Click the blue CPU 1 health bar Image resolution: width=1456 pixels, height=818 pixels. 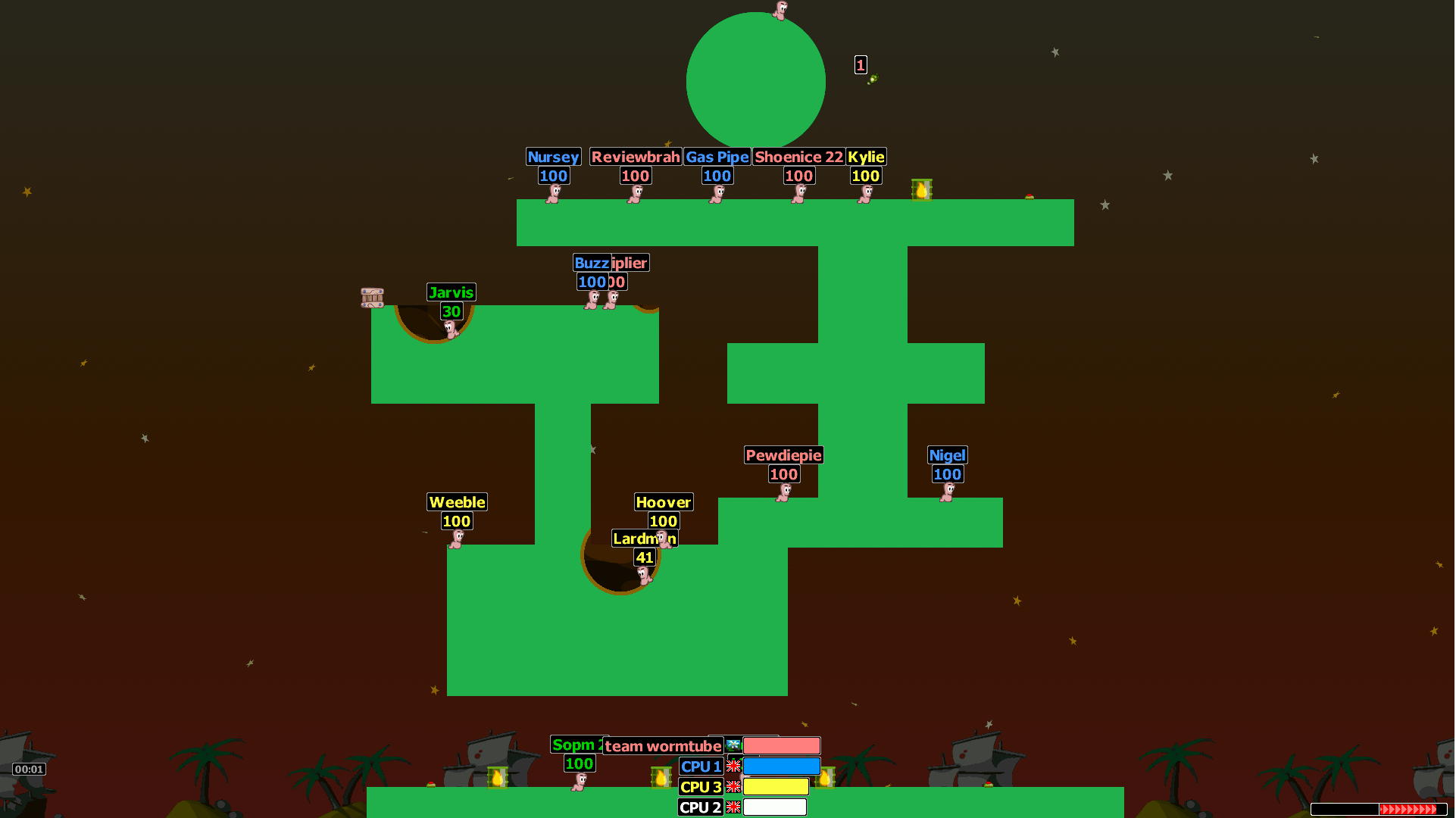click(x=781, y=766)
